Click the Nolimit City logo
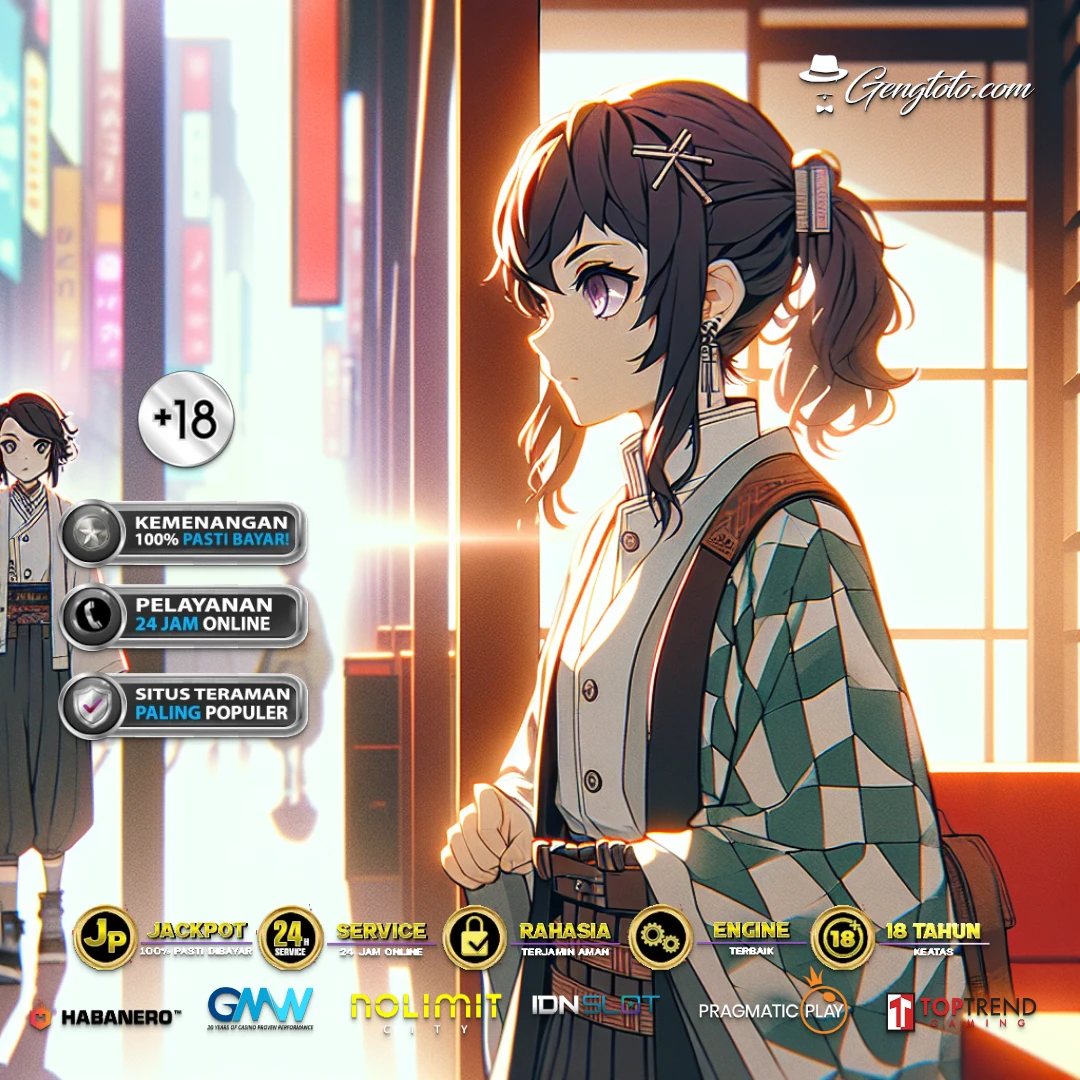 425,1009
